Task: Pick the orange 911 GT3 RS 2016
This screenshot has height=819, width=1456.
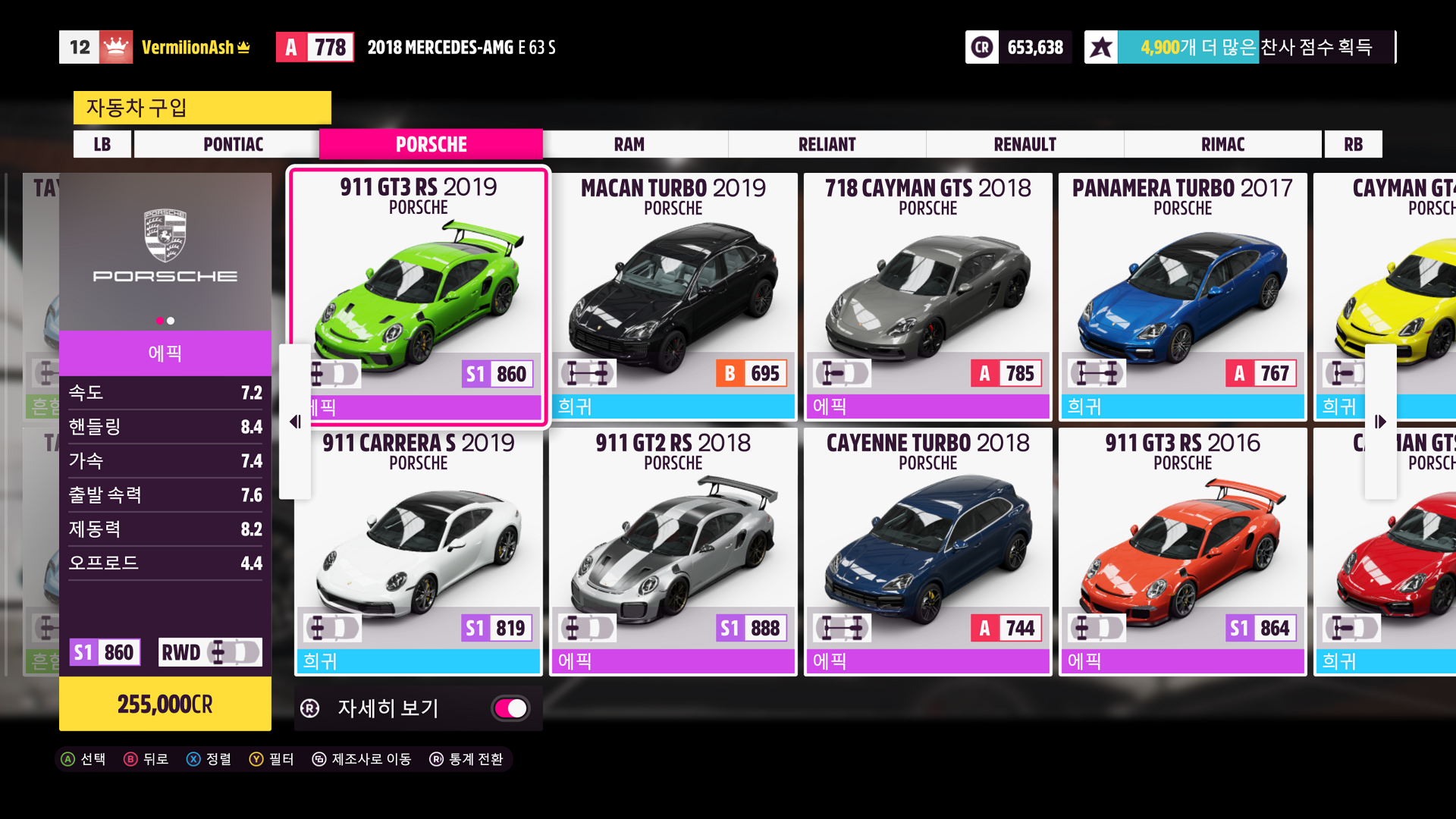Action: coord(1182,551)
